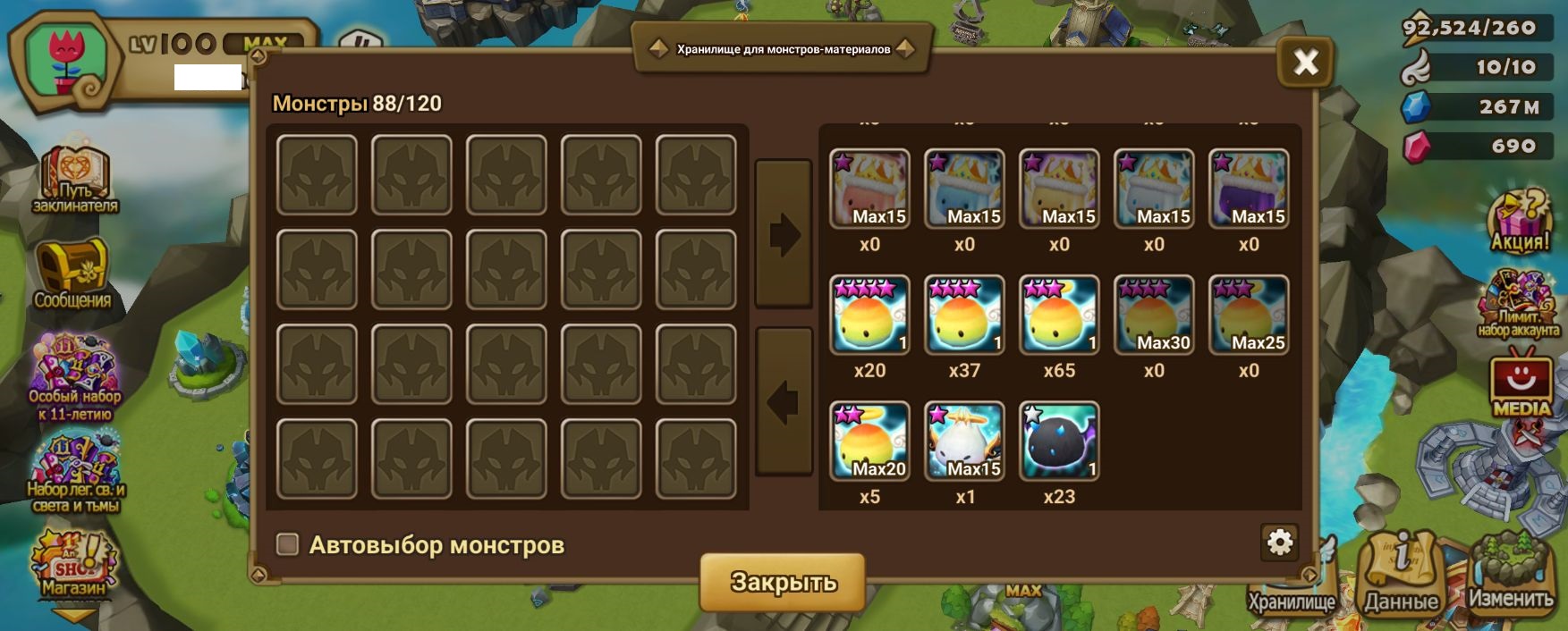Select the rainbowmon stack showing x37

click(964, 315)
